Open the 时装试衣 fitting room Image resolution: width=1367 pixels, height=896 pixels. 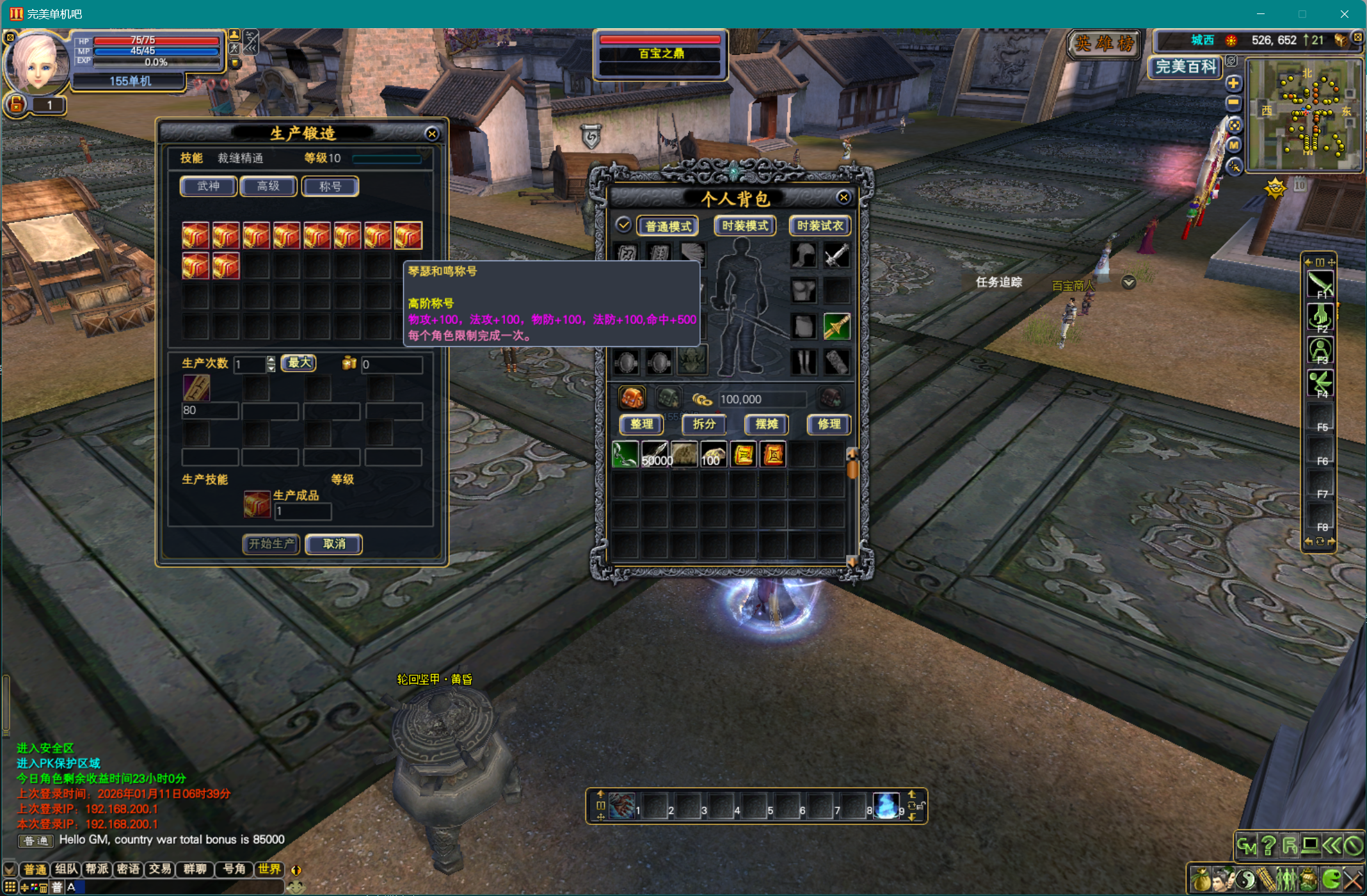820,226
